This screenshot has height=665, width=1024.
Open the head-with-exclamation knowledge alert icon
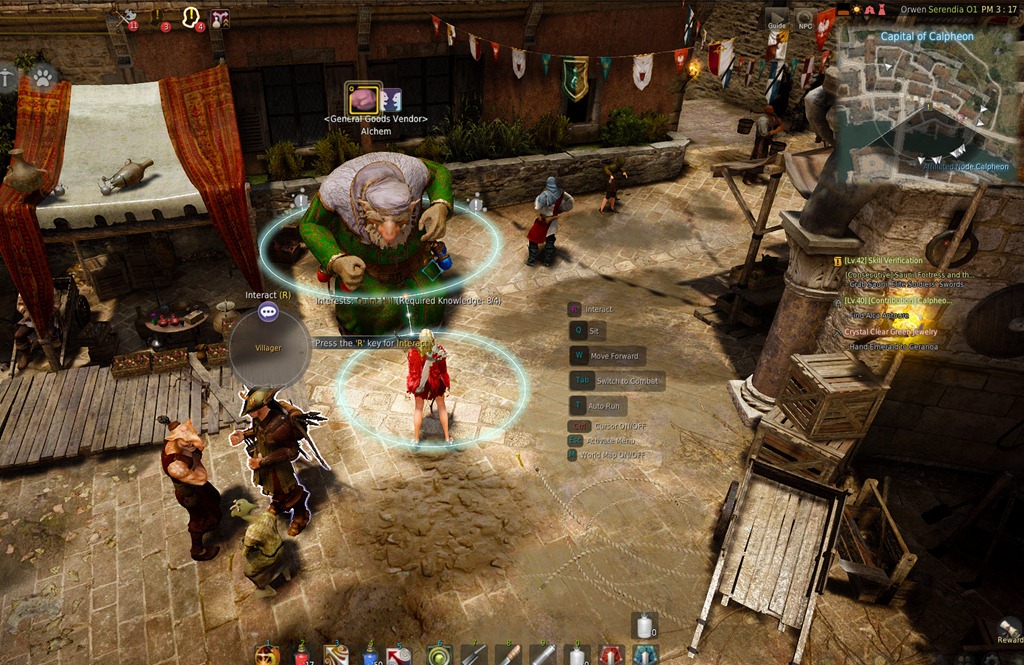pos(190,17)
